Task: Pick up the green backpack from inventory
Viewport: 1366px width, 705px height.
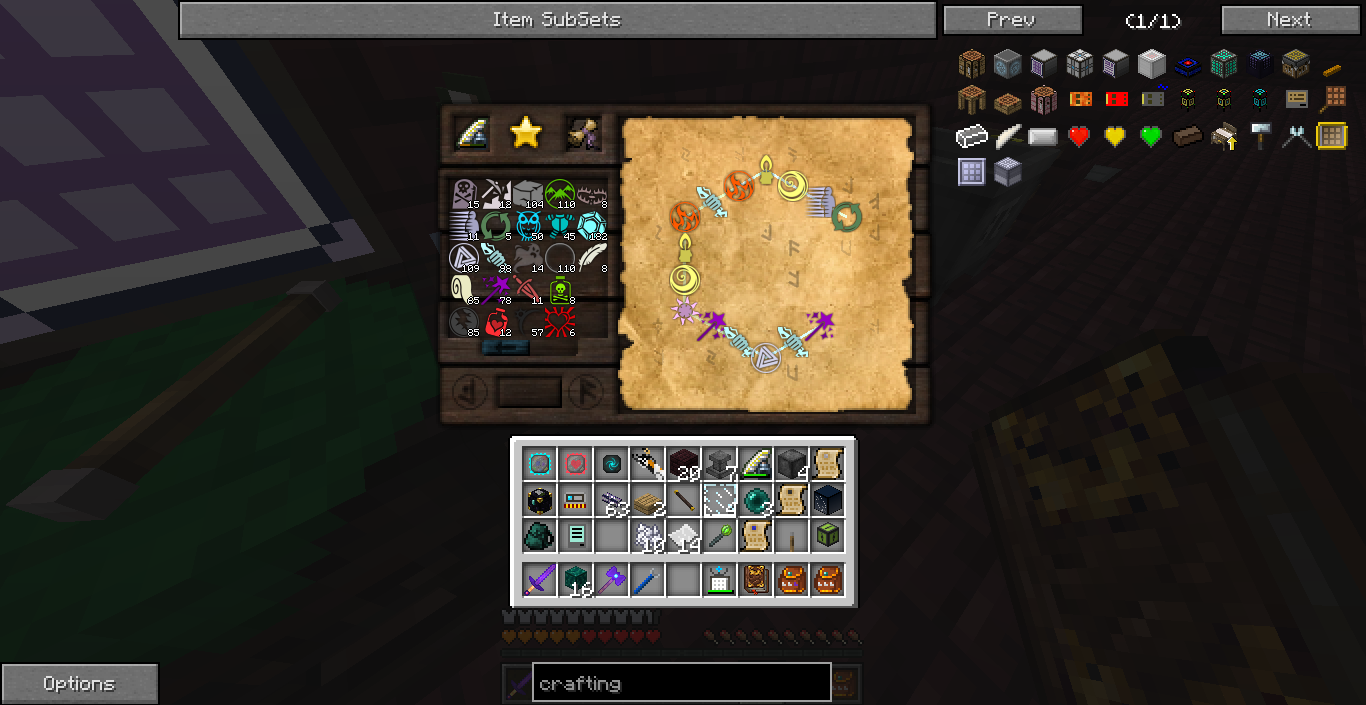Action: click(x=540, y=536)
